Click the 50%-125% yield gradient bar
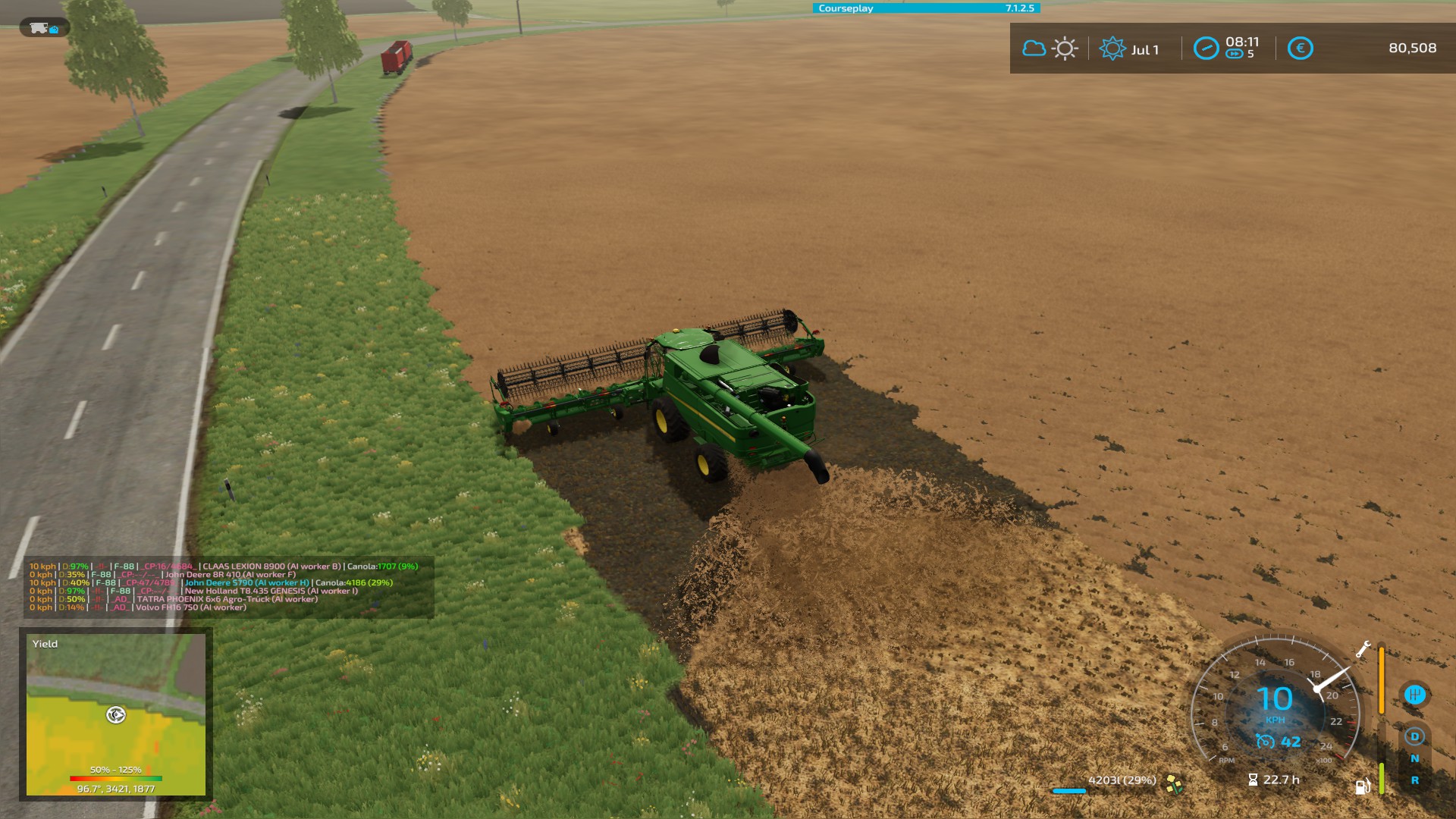This screenshot has width=1456, height=819. [x=115, y=777]
